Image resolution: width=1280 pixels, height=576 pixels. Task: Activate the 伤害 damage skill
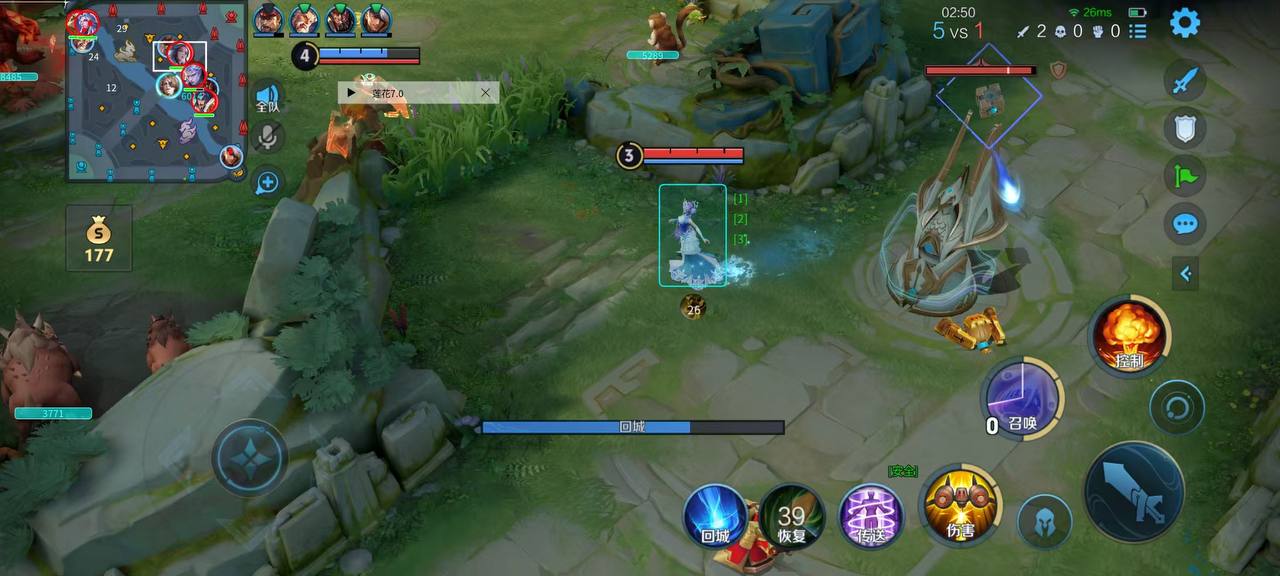960,505
